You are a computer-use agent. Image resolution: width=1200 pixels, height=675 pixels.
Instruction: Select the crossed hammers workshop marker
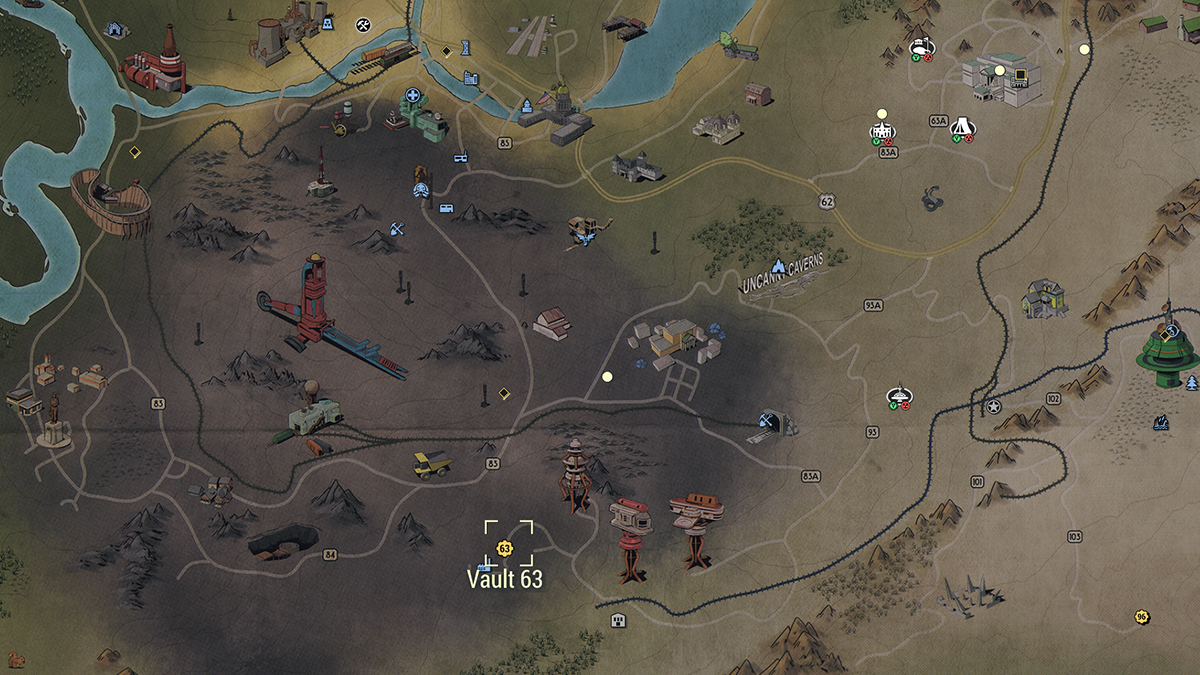pos(363,23)
